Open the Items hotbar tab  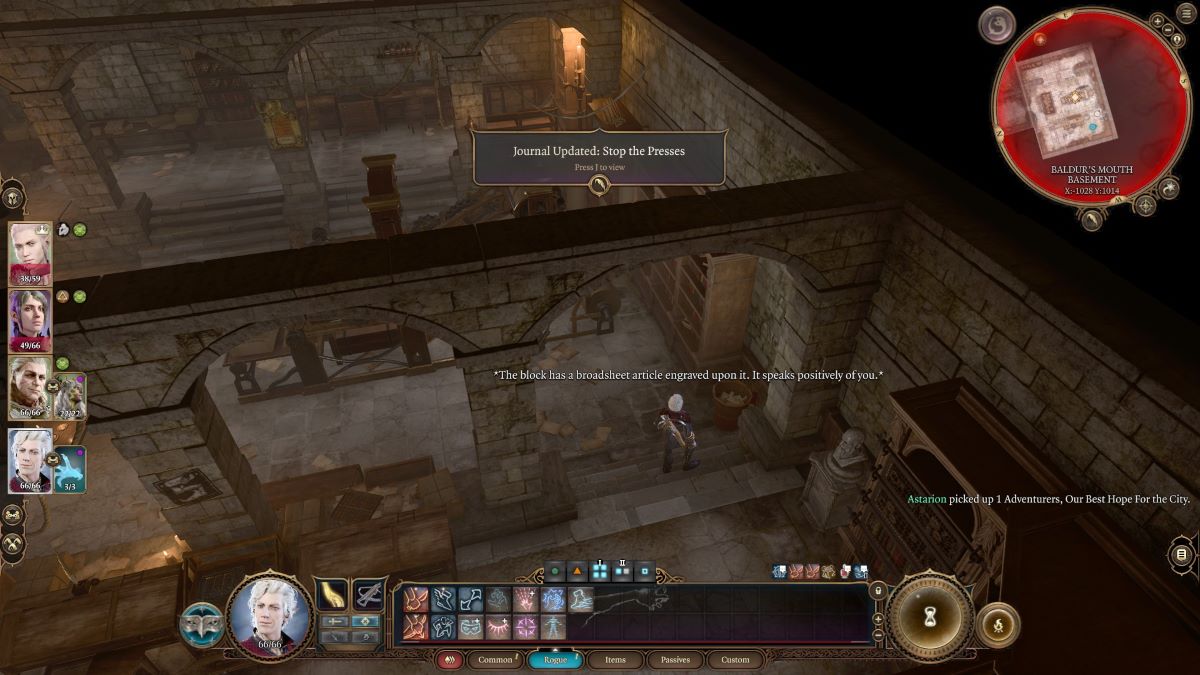coord(615,660)
